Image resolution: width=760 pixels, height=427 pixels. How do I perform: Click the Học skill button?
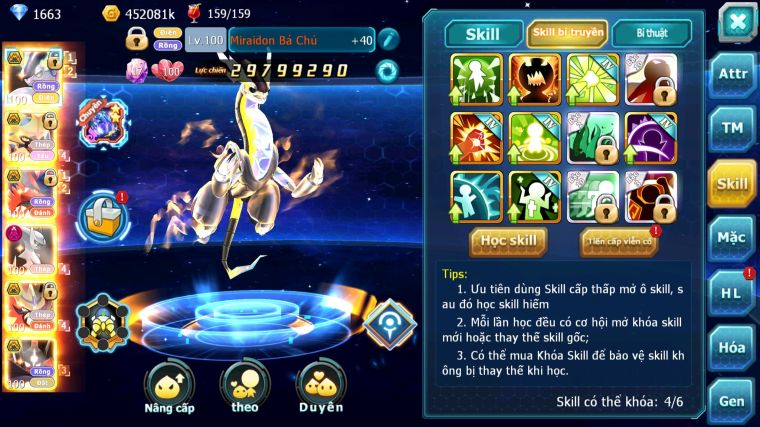(508, 240)
